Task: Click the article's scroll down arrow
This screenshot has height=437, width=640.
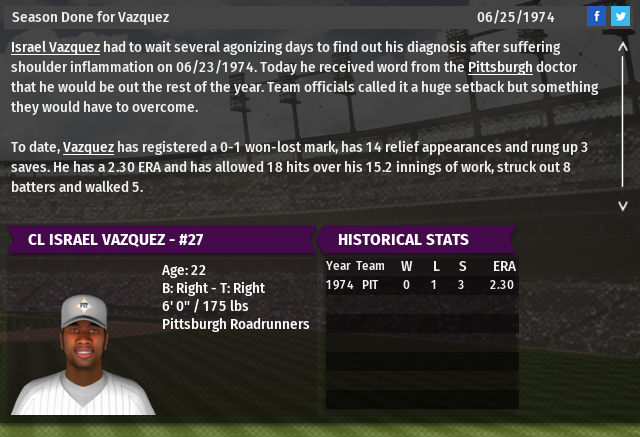Action: tap(621, 204)
